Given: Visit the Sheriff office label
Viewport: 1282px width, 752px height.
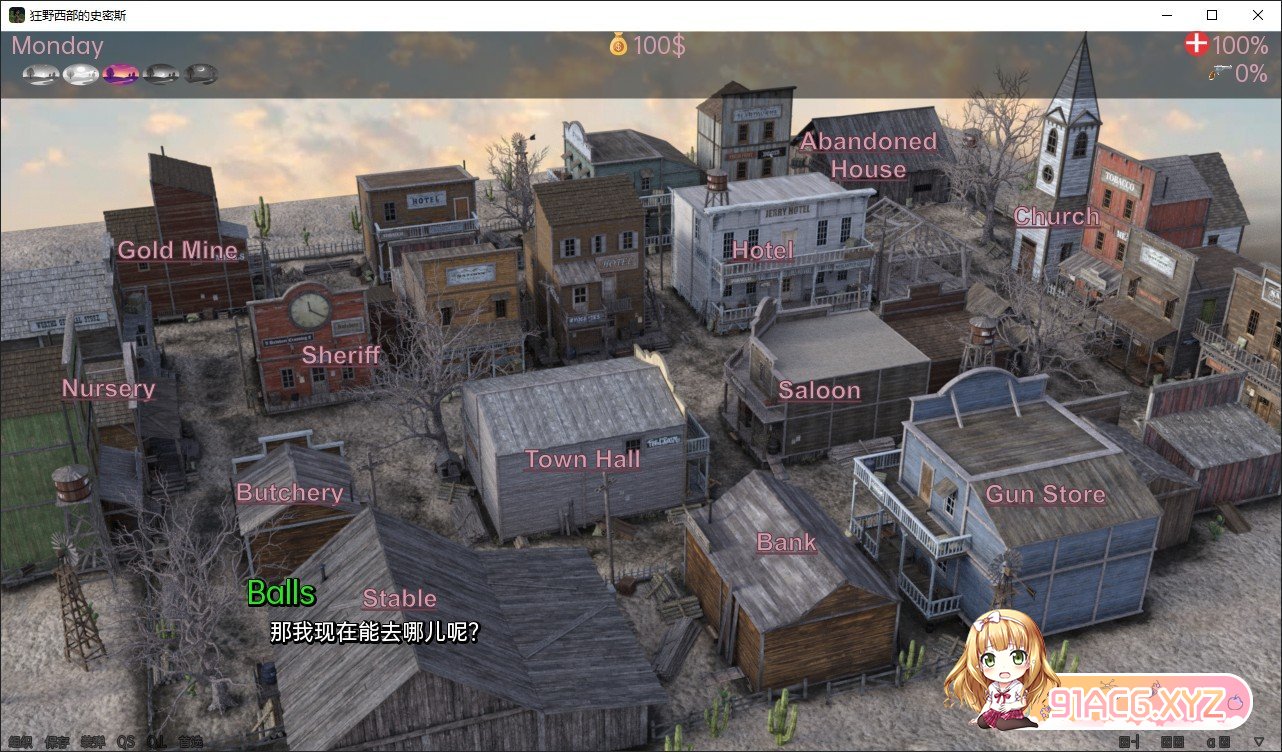Looking at the screenshot, I should point(341,355).
